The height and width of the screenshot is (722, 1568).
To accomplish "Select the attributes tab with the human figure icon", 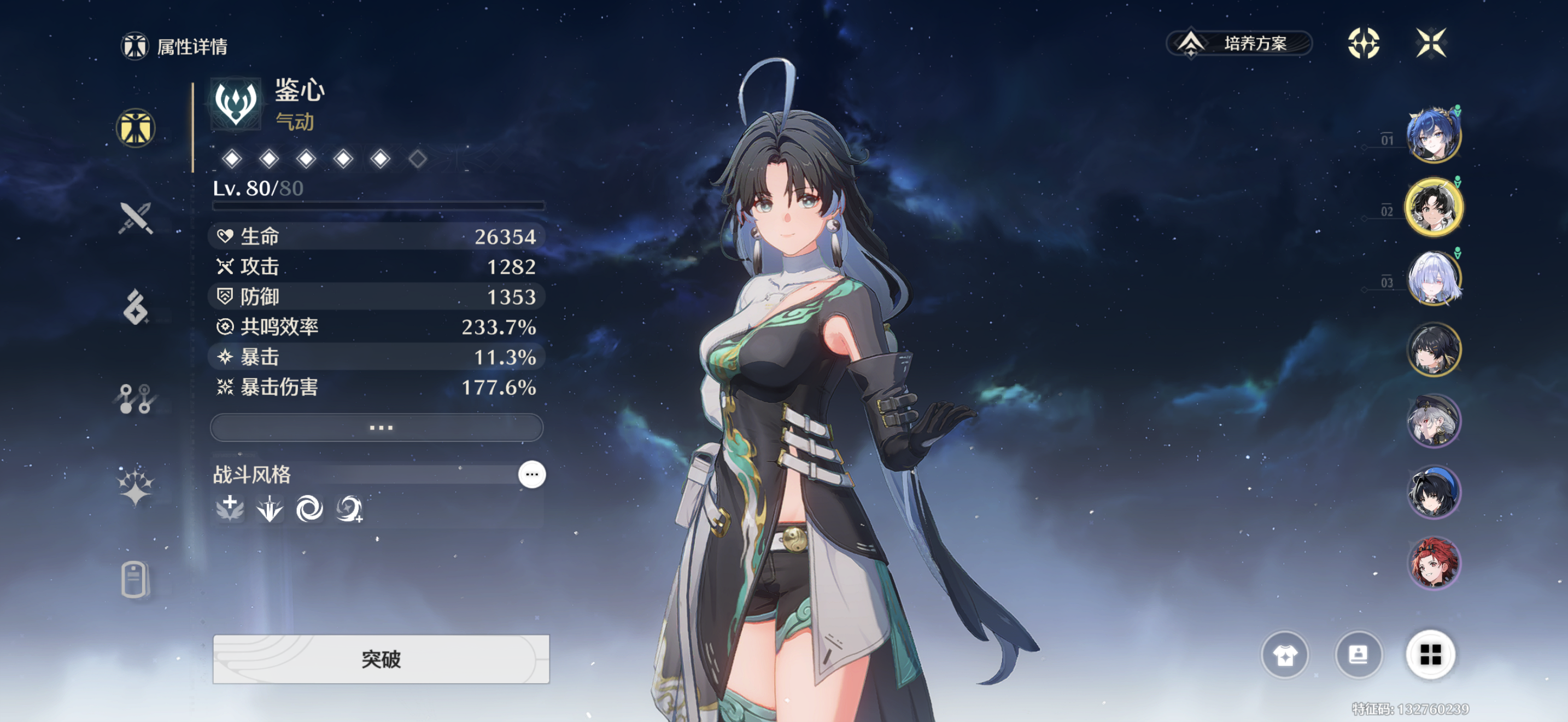I will point(135,128).
